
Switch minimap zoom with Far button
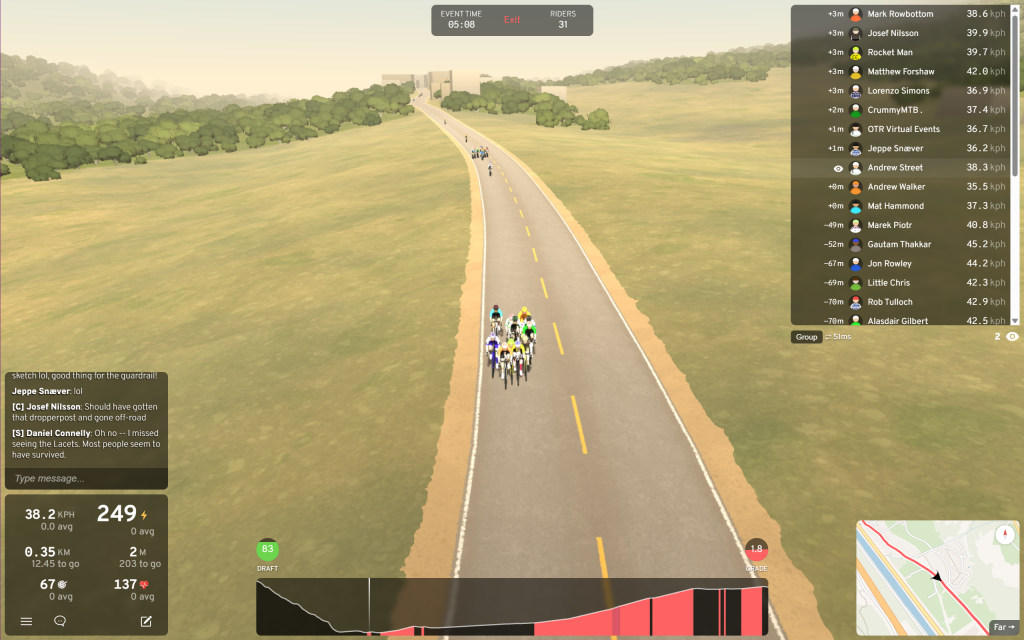[1003, 627]
